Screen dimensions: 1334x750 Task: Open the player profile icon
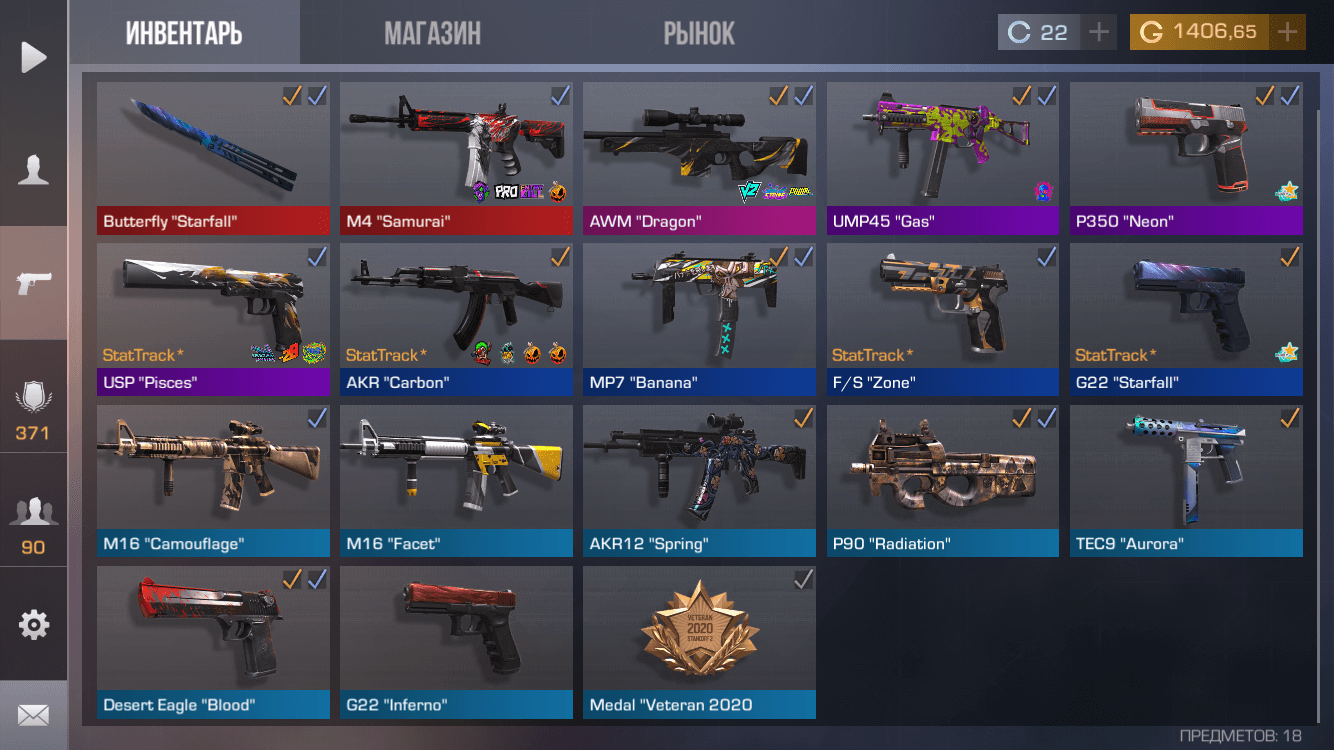[34, 170]
